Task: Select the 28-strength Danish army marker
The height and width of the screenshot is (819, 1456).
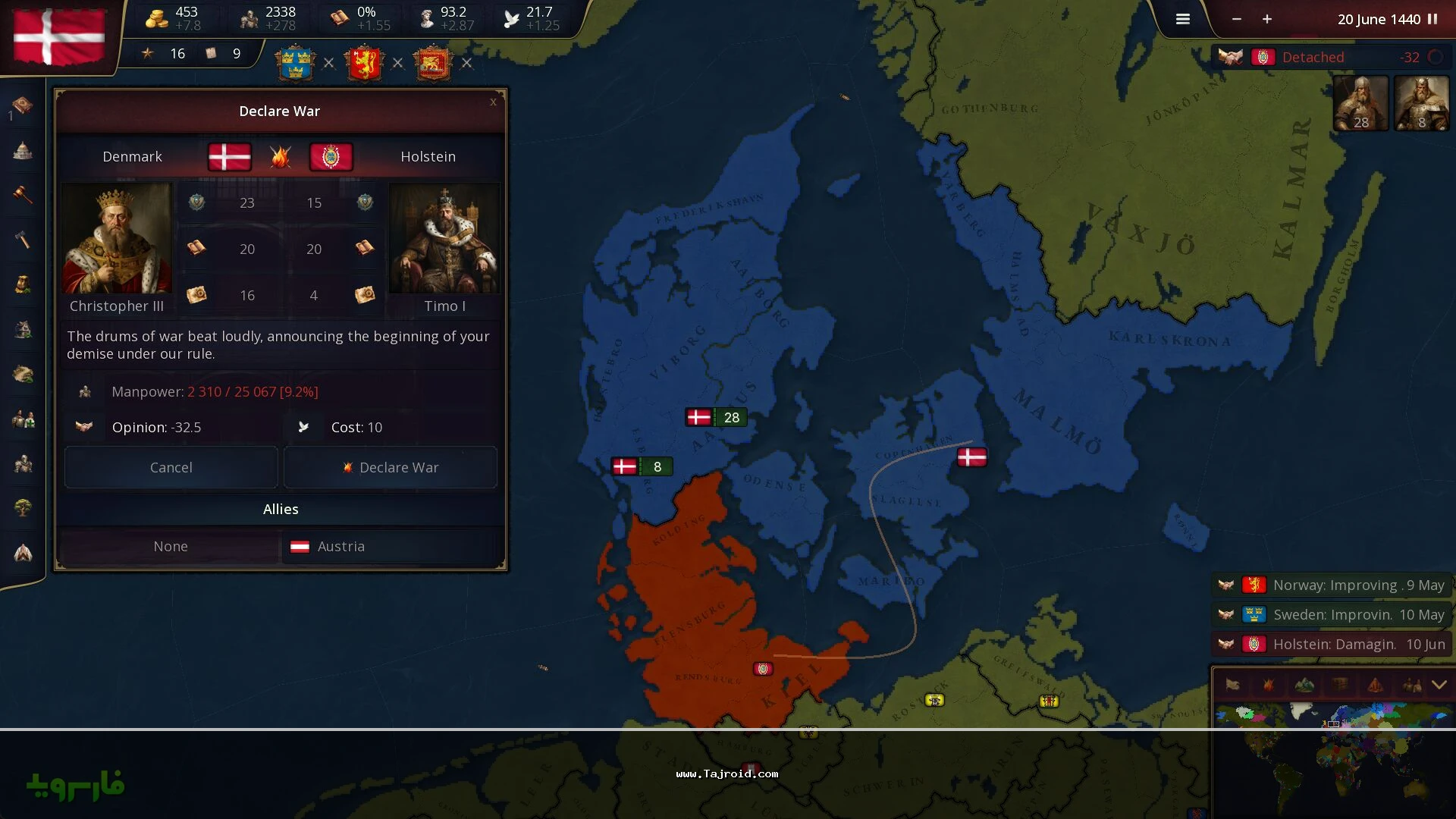Action: tap(716, 417)
